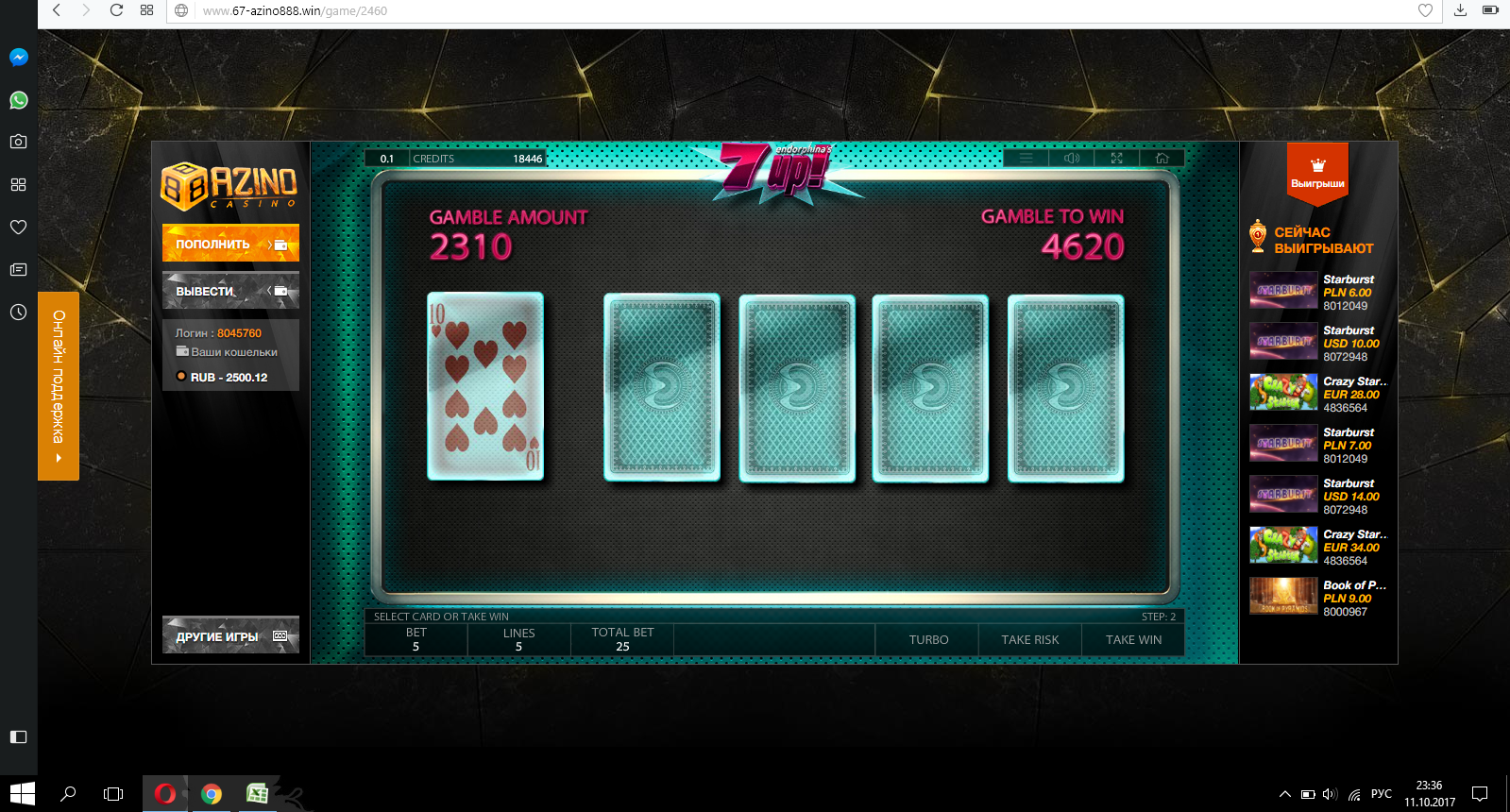Image resolution: width=1510 pixels, height=812 pixels.
Task: Go back in the browser
Action: [x=57, y=10]
